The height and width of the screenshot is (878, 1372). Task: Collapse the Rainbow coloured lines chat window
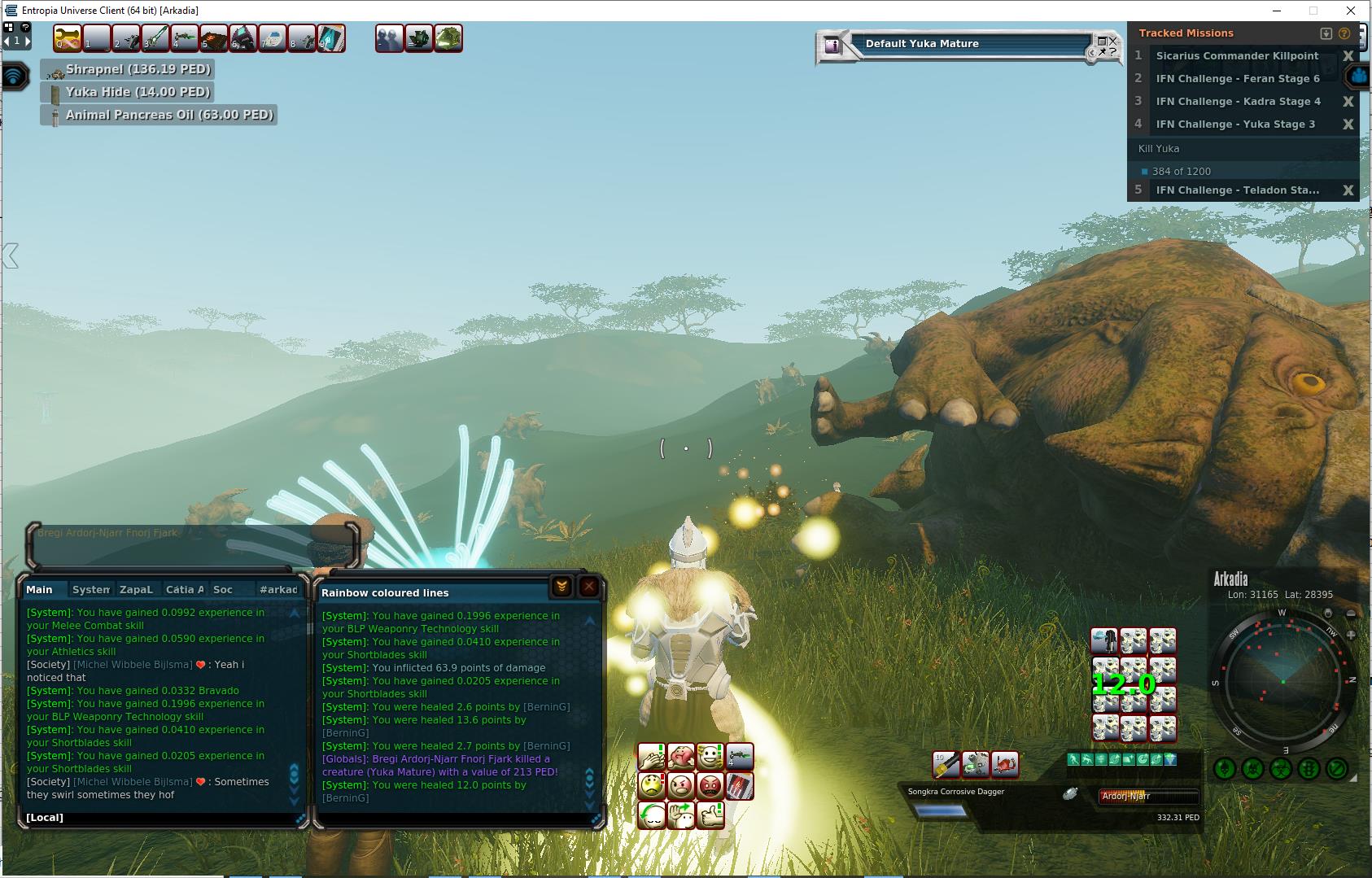pos(561,587)
